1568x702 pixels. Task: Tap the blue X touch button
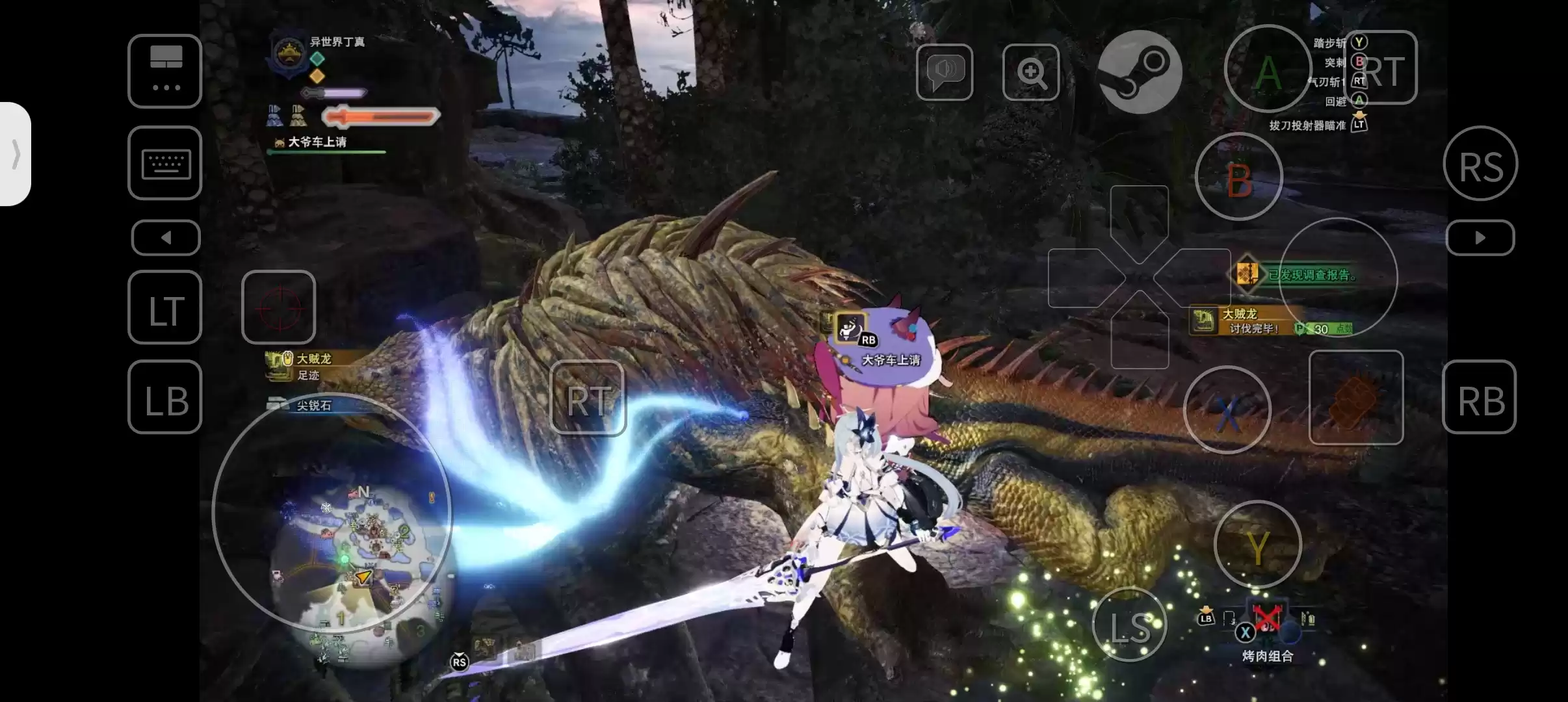click(1227, 410)
